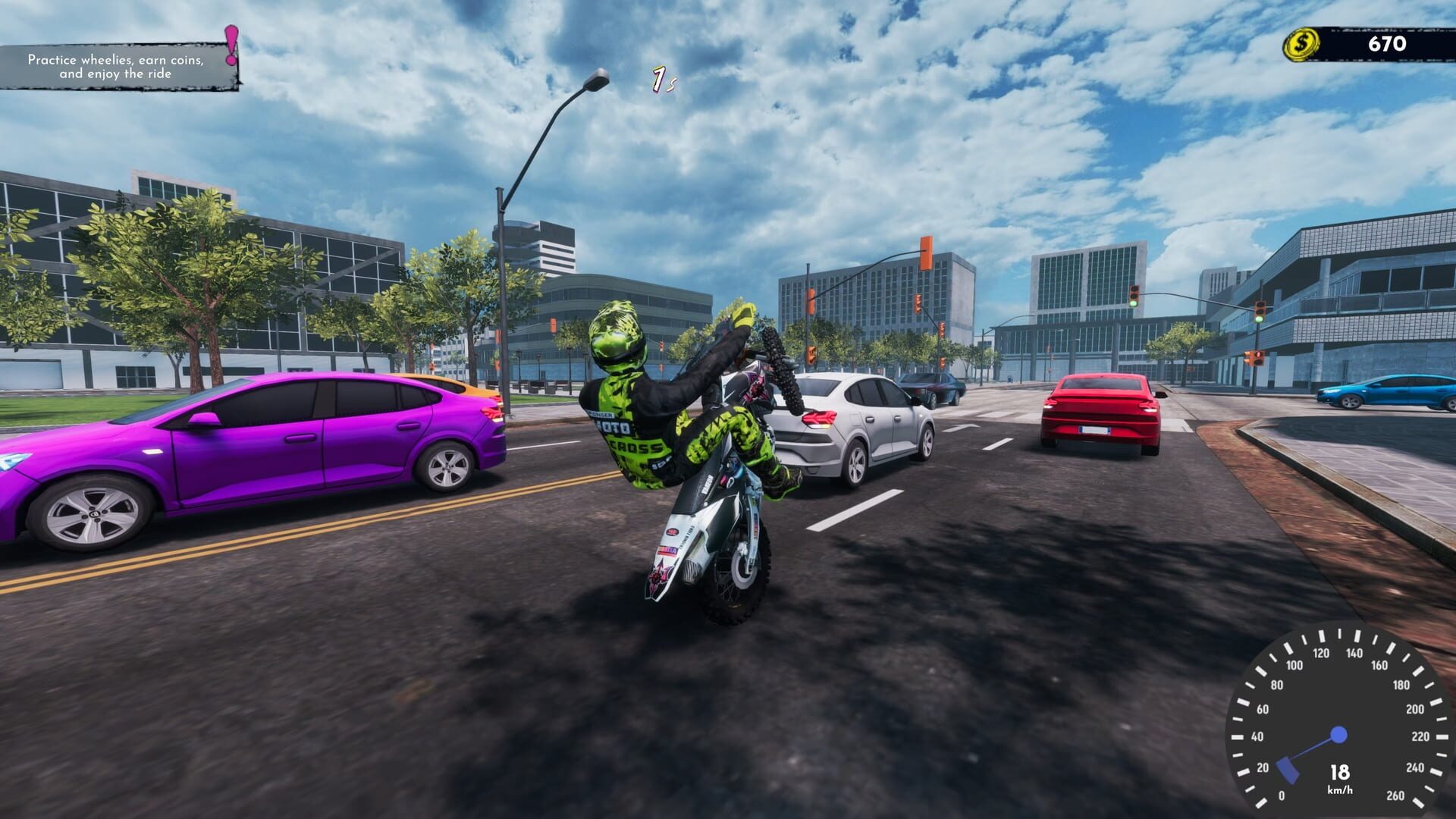Select the 260 mark on the speedometer
The width and height of the screenshot is (1456, 819).
(x=1396, y=795)
